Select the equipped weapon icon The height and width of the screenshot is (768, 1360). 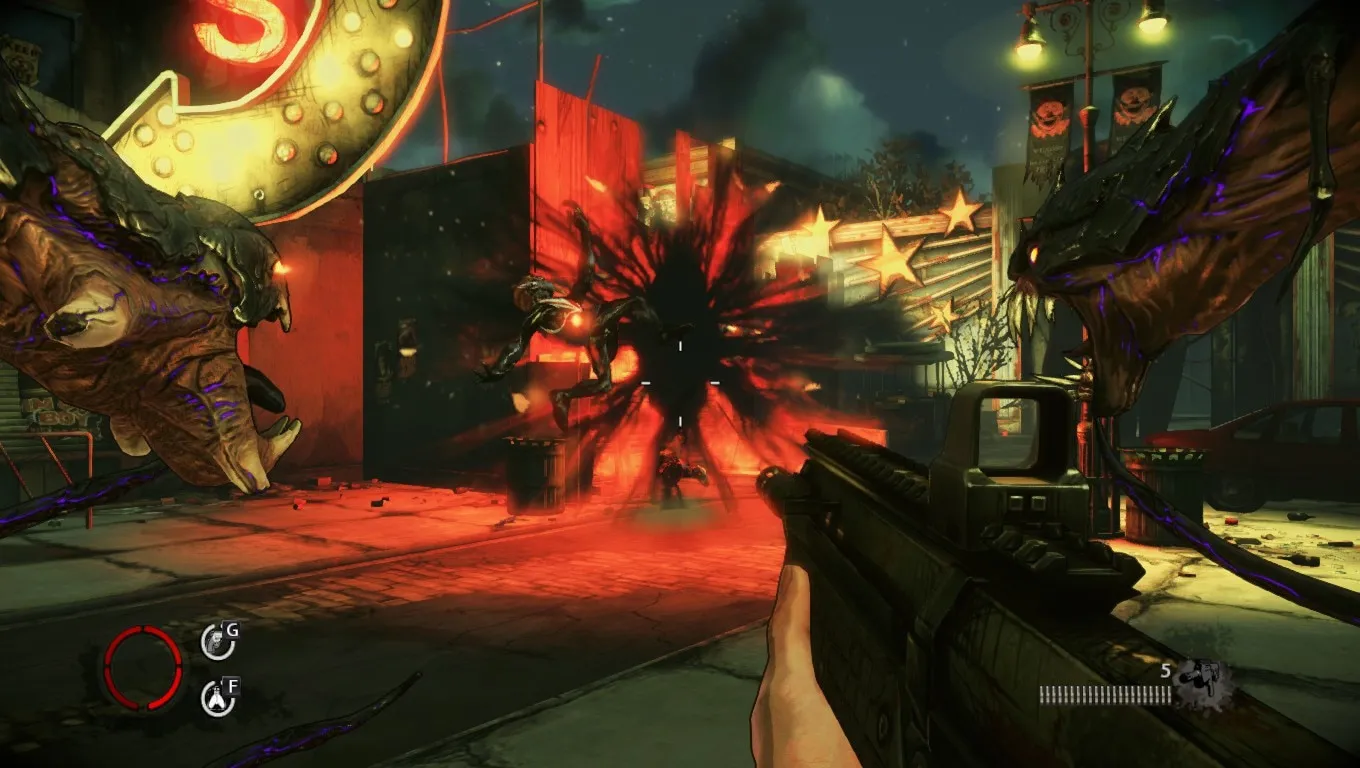(1202, 684)
